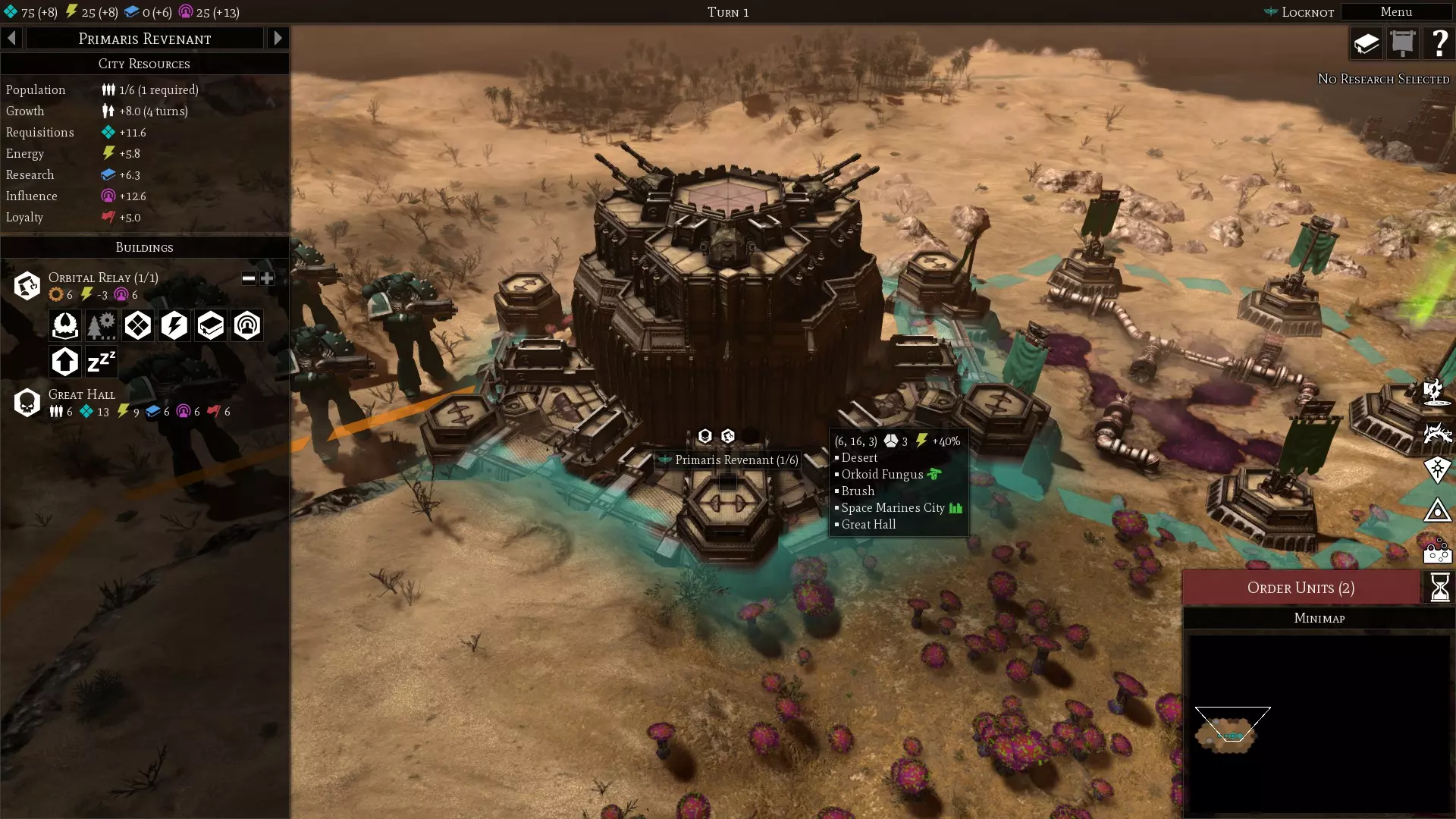
Task: Select the upward arrow upgrade icon
Action: tap(65, 362)
